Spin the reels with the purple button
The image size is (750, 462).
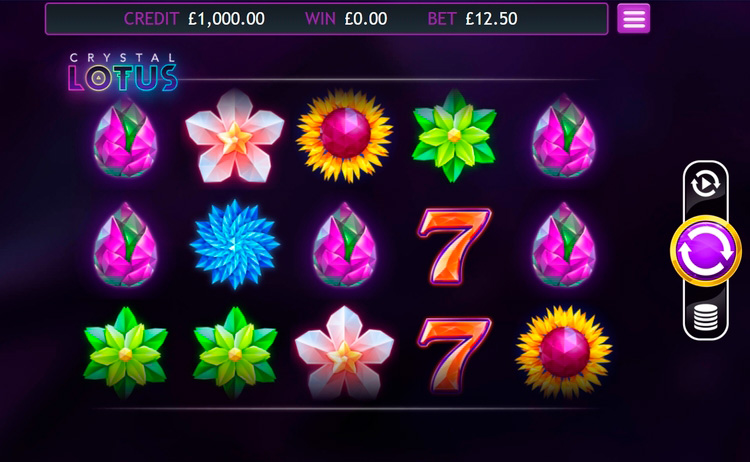(x=705, y=251)
